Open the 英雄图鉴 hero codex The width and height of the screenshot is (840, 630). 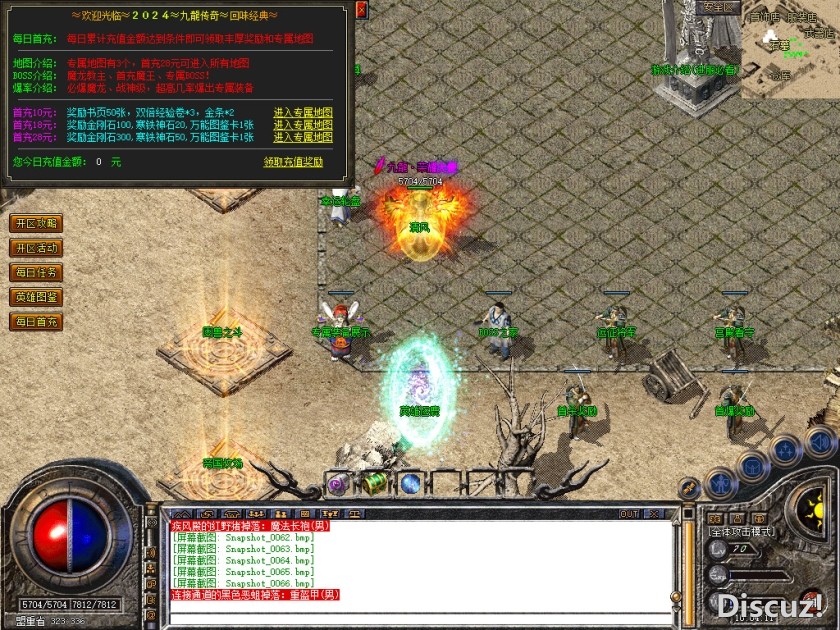[36, 297]
